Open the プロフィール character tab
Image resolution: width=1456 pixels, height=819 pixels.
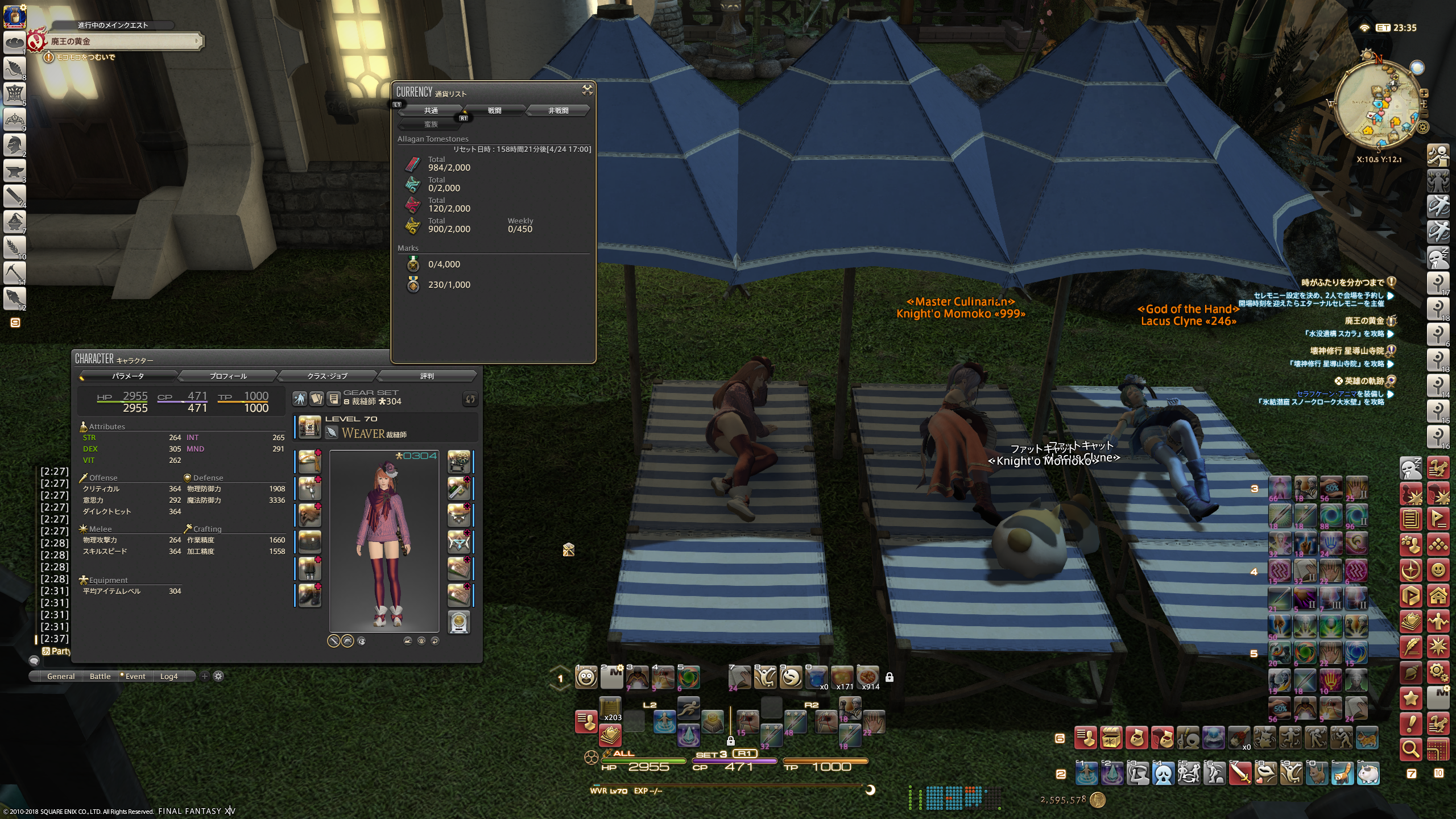click(x=228, y=376)
